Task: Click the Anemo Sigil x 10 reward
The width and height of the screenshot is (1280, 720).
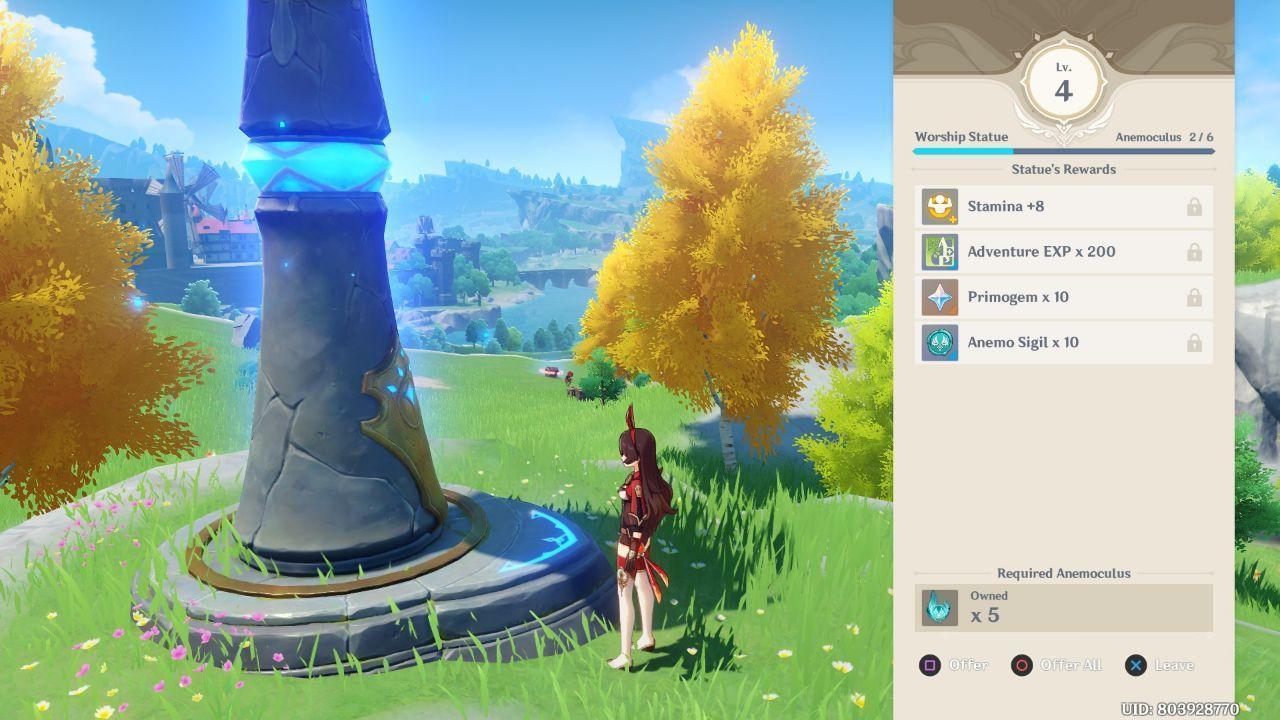Action: point(1063,342)
